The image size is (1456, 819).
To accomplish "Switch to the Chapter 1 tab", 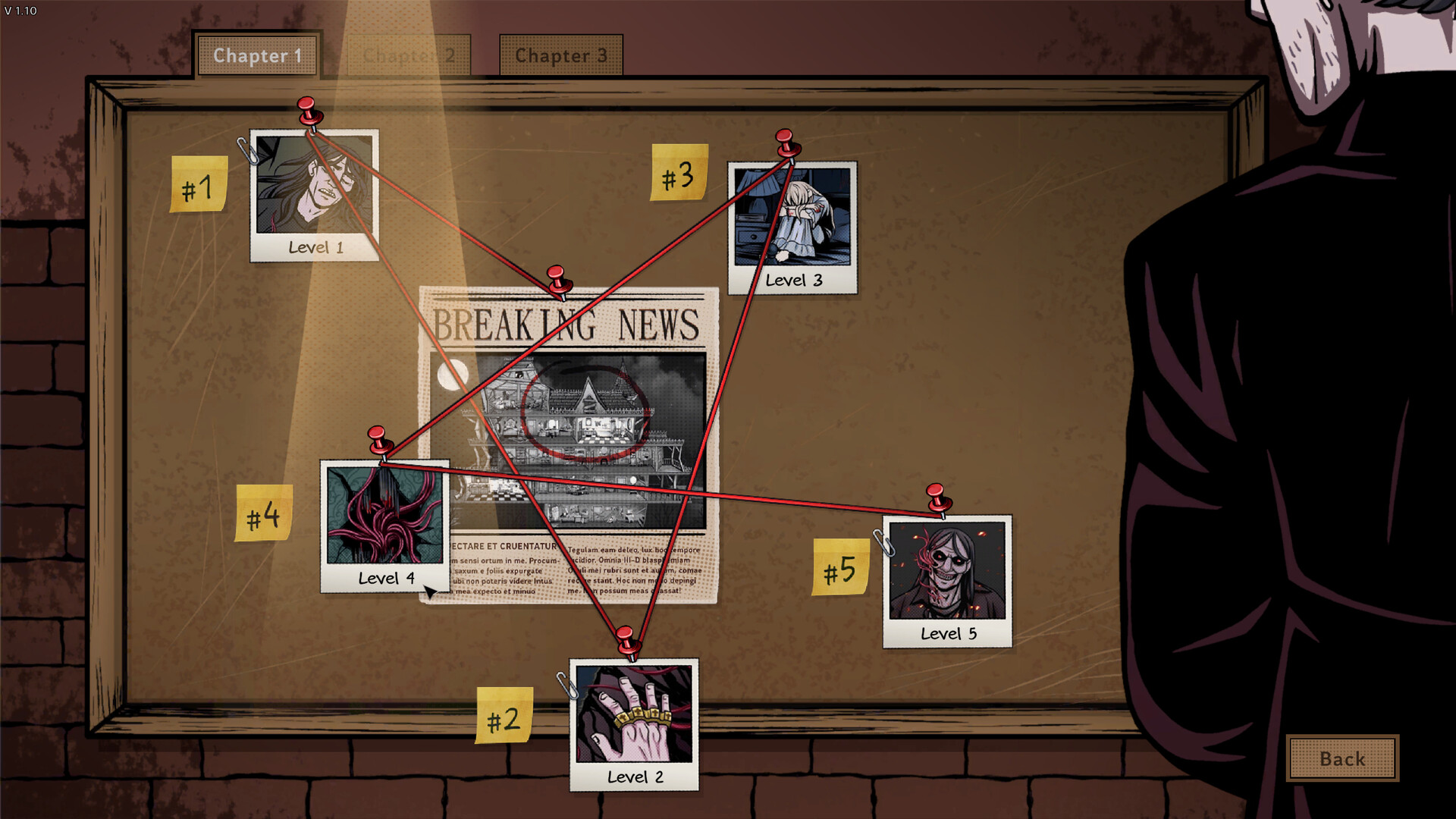I will 257,55.
